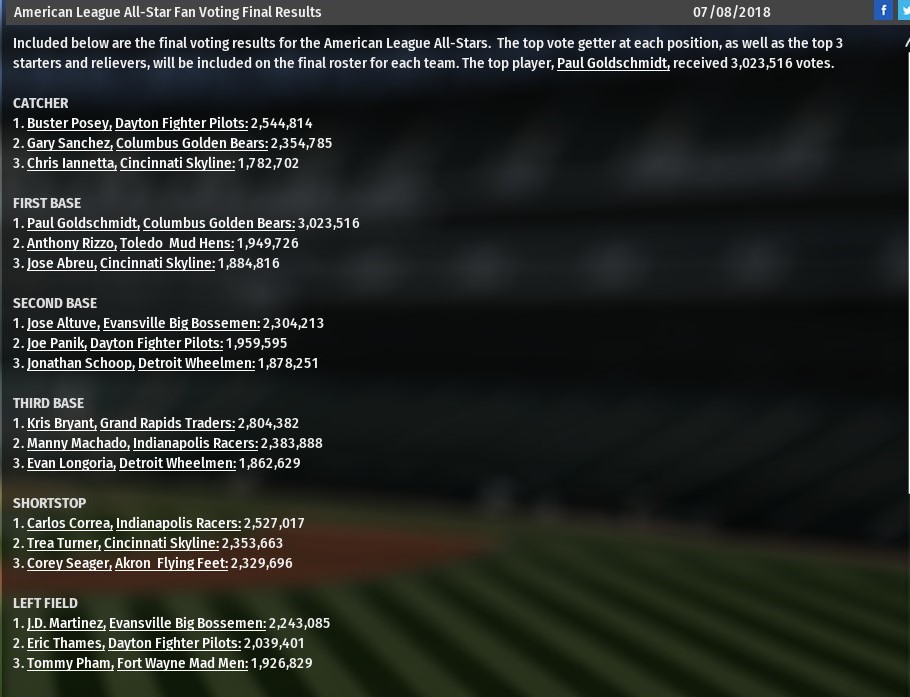View Eric Thames's profile link
The height and width of the screenshot is (697, 910).
(64, 643)
